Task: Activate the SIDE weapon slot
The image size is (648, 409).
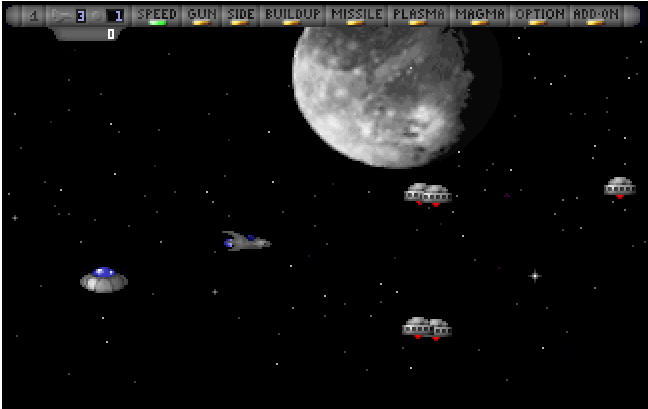Action: 240,15
